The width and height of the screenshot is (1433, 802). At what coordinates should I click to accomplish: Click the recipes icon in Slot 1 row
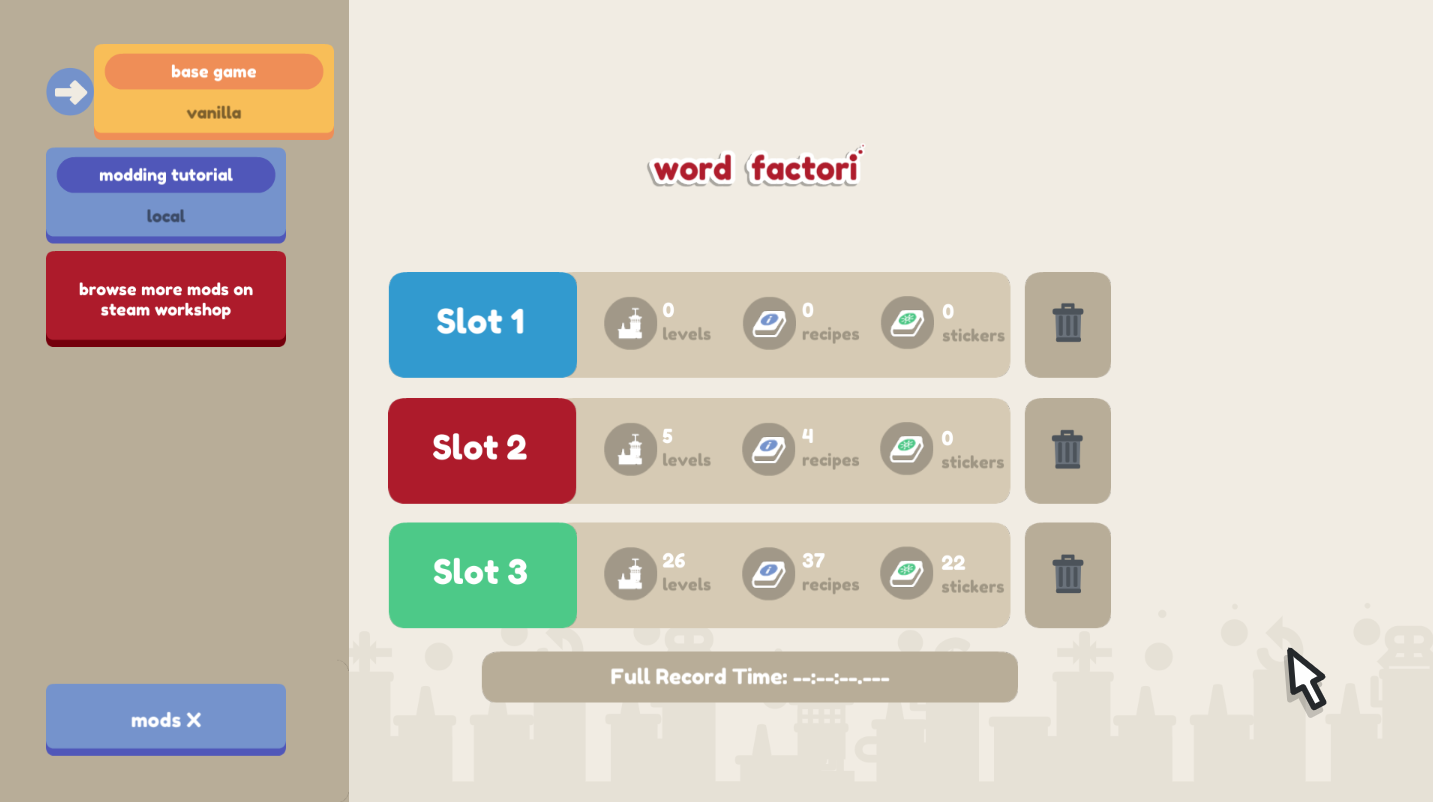pyautogui.click(x=768, y=322)
